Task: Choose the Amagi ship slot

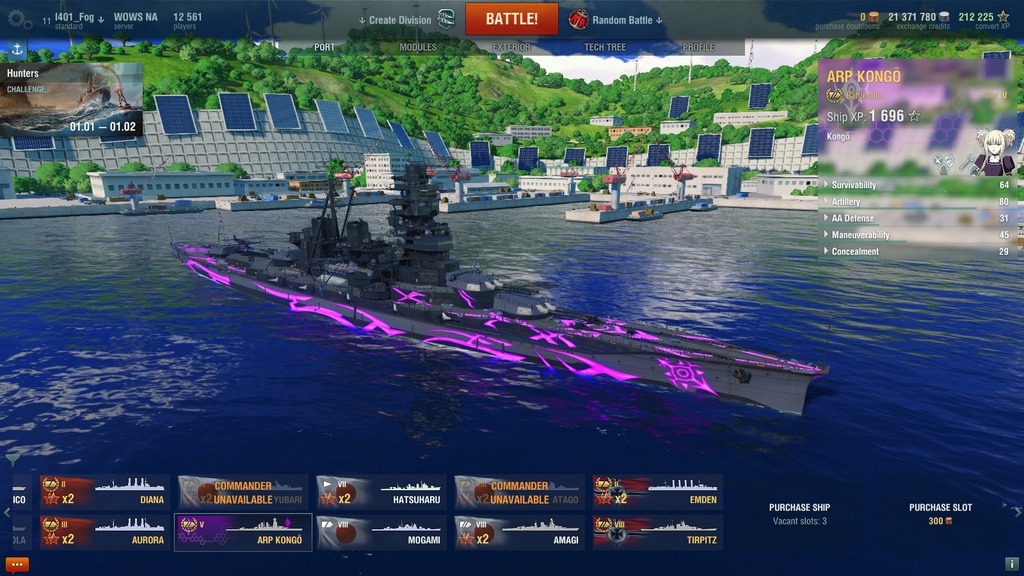Action: coord(519,532)
